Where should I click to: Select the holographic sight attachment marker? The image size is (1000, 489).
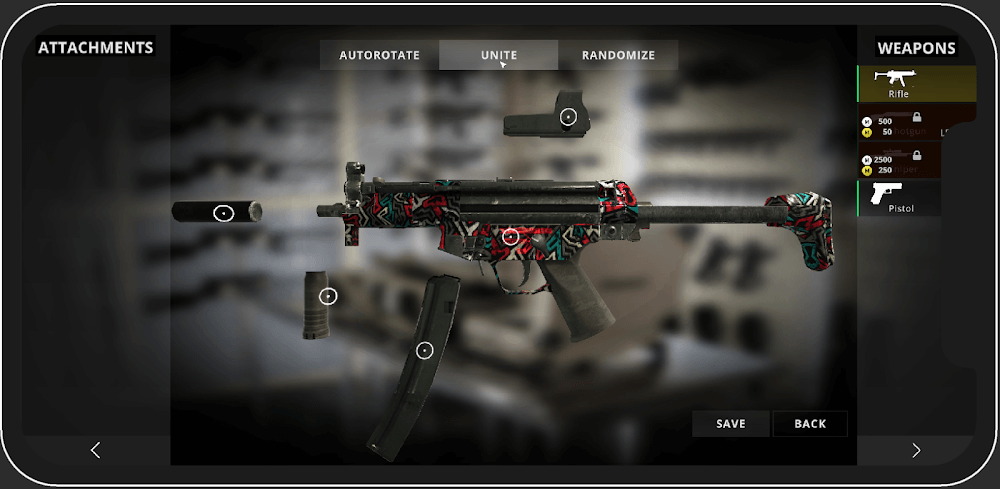(x=568, y=117)
